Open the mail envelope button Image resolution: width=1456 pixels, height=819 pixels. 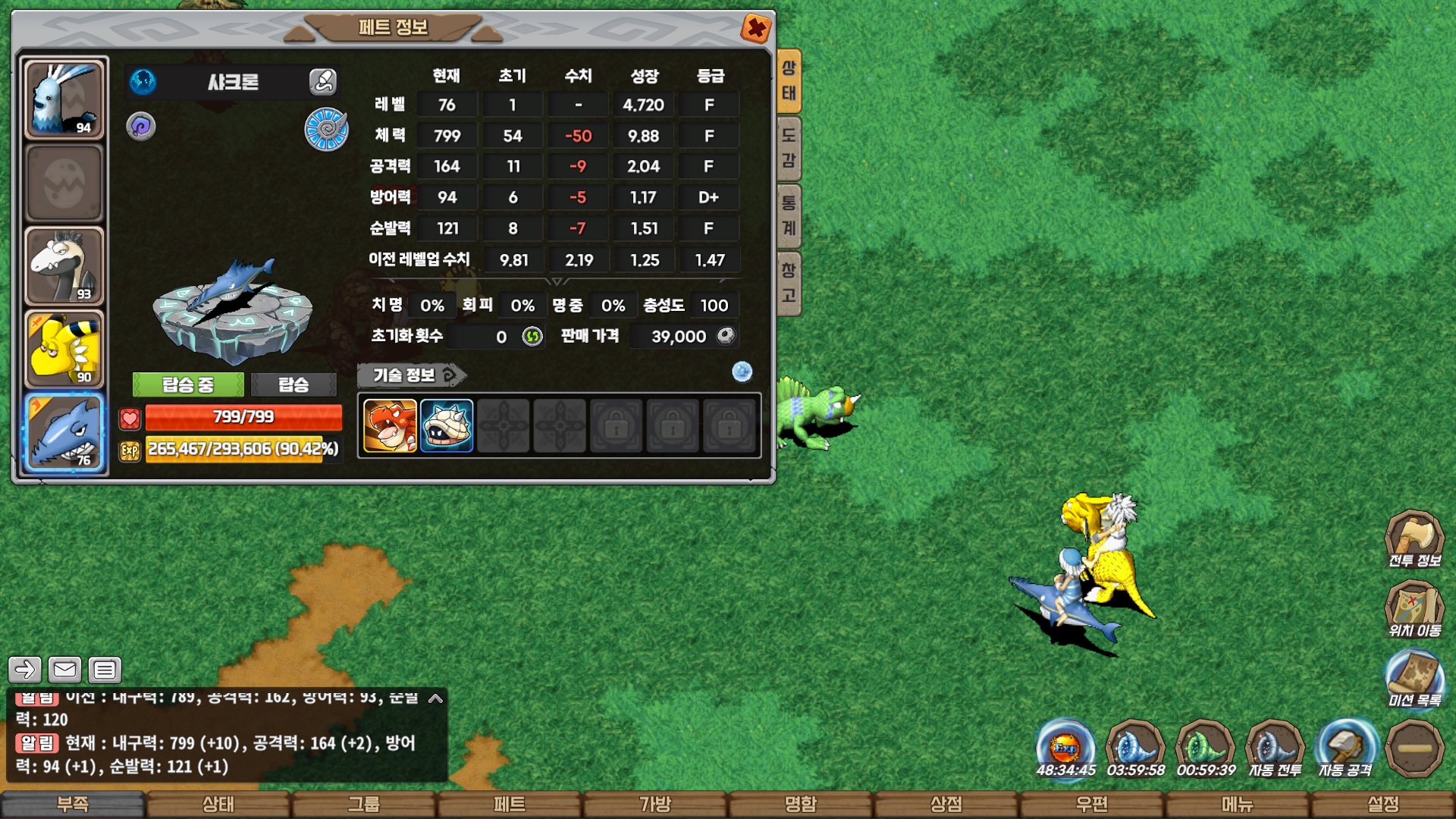(64, 670)
